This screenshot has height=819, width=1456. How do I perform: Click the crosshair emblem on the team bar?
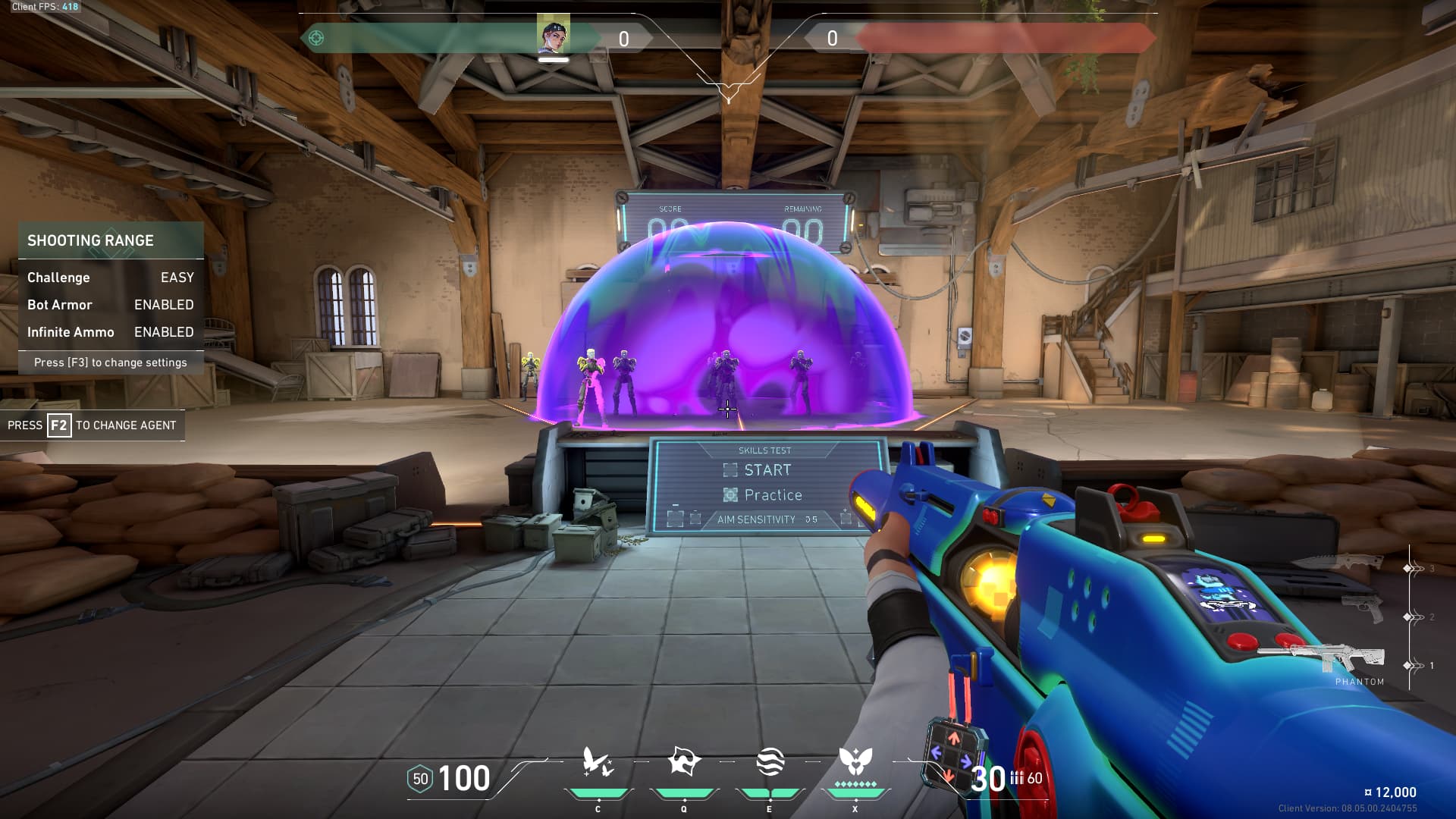[316, 38]
